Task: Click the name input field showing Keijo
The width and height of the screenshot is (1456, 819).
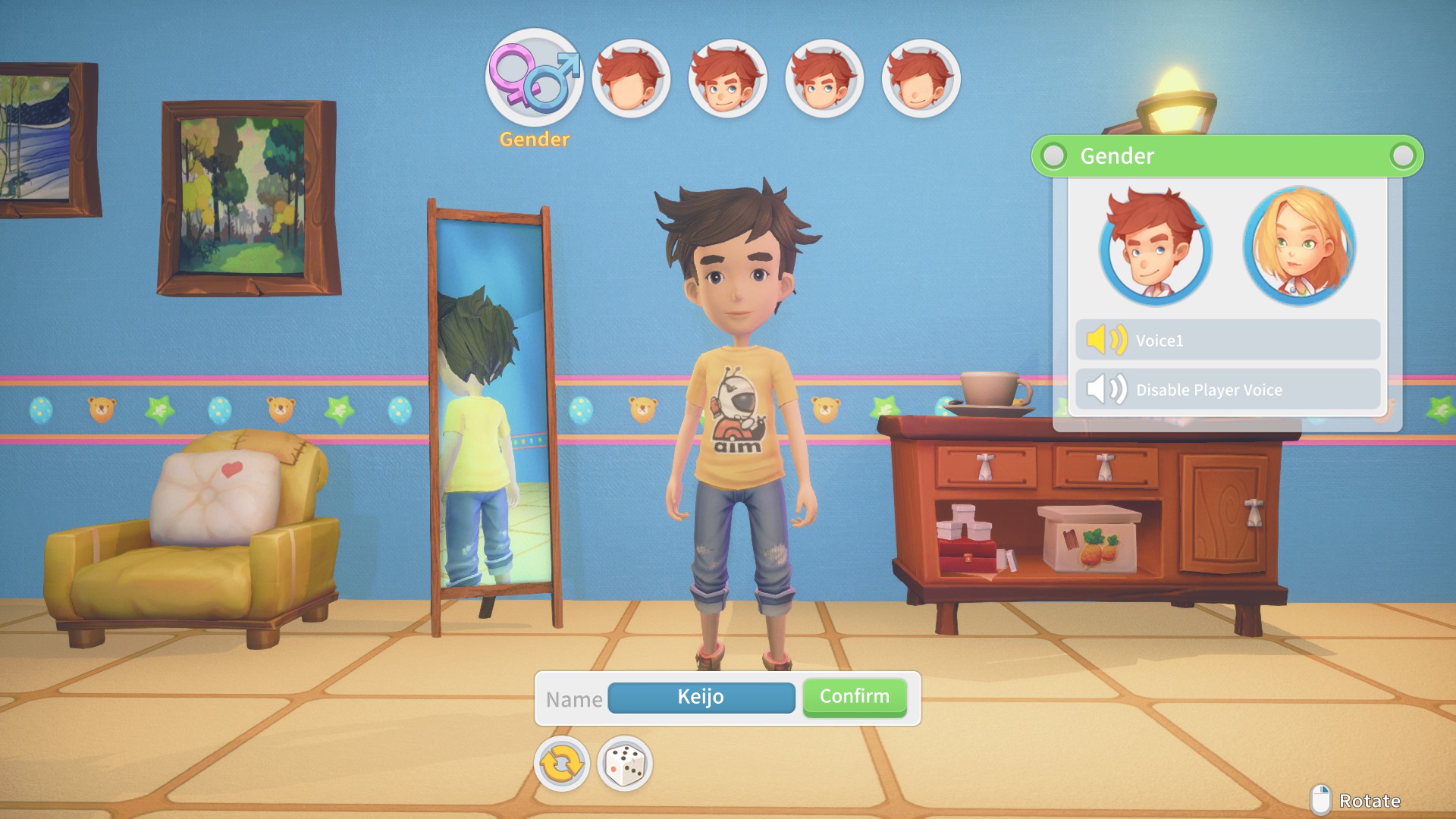Action: (701, 697)
